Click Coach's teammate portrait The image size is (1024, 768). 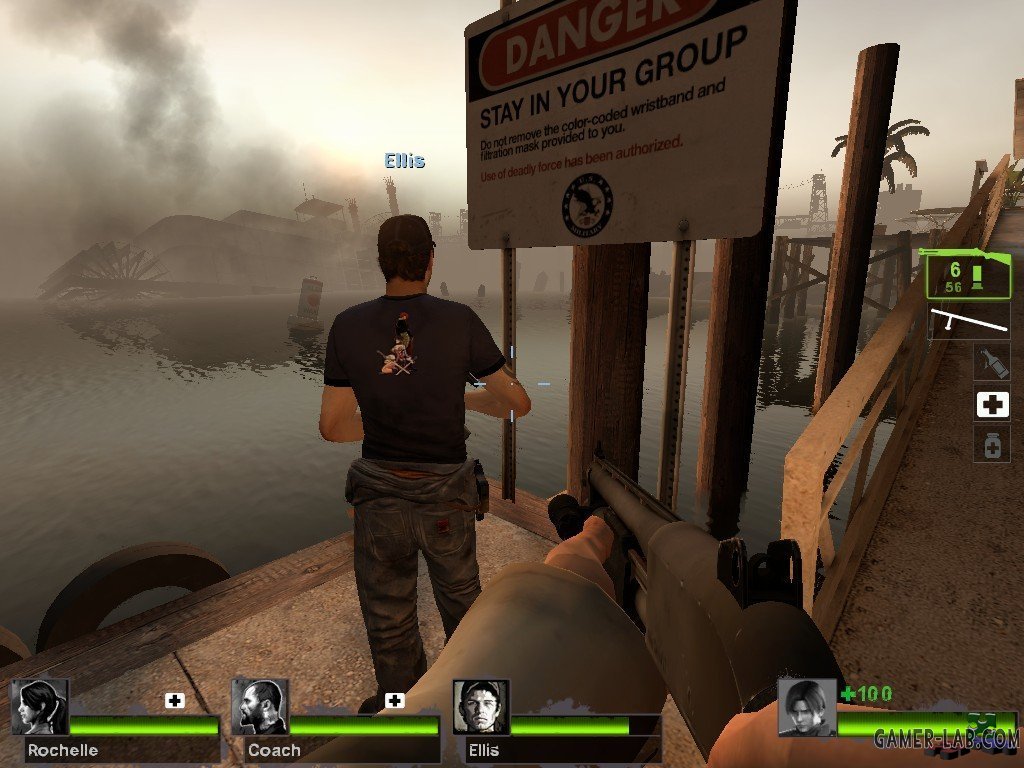[260, 707]
